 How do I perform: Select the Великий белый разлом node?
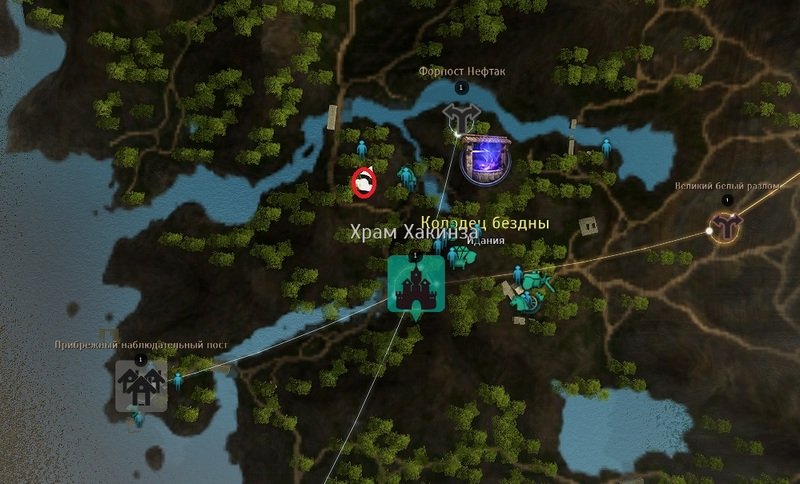pos(726,226)
